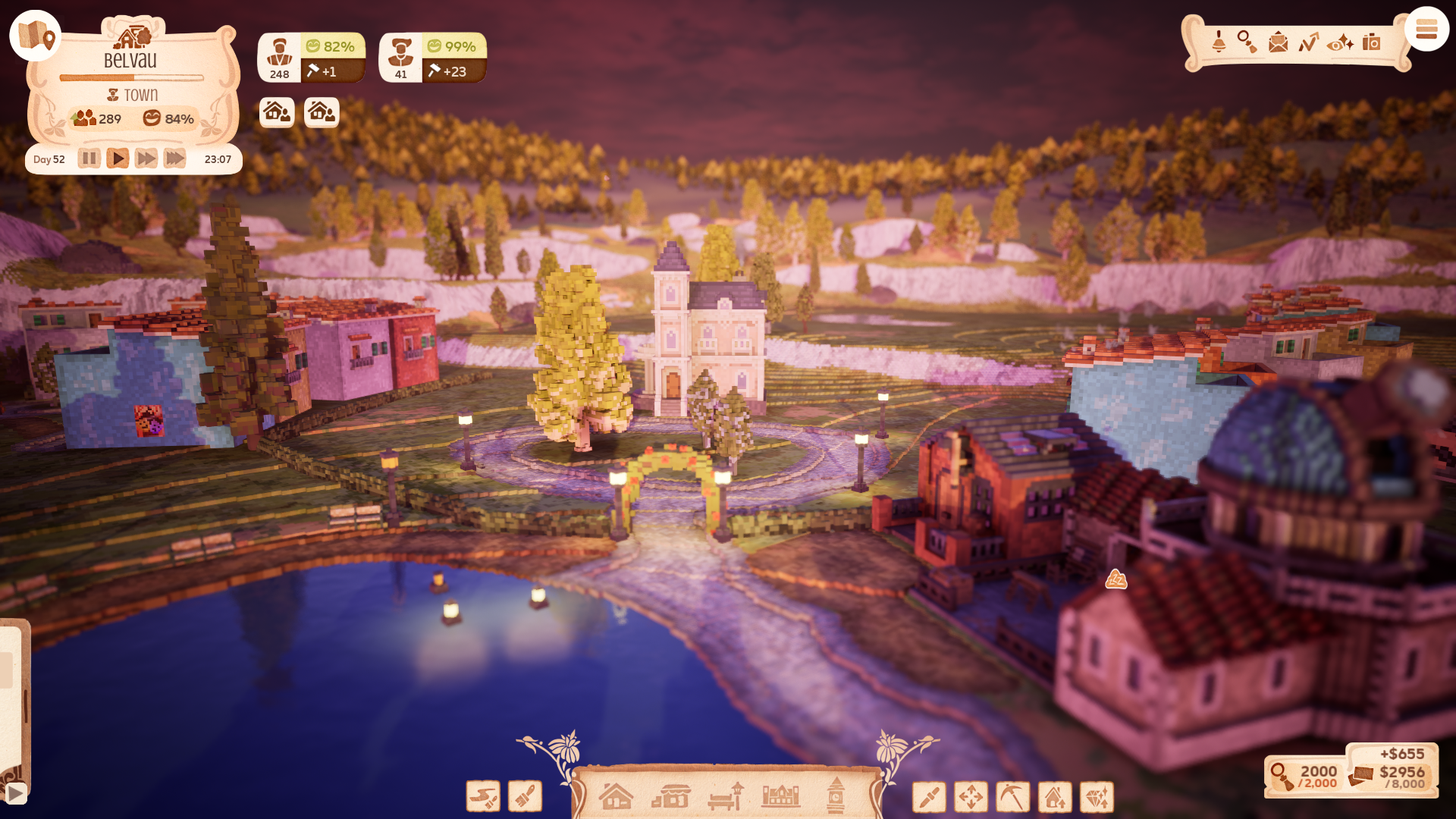Switch to double fast-forward speed

pos(146,158)
